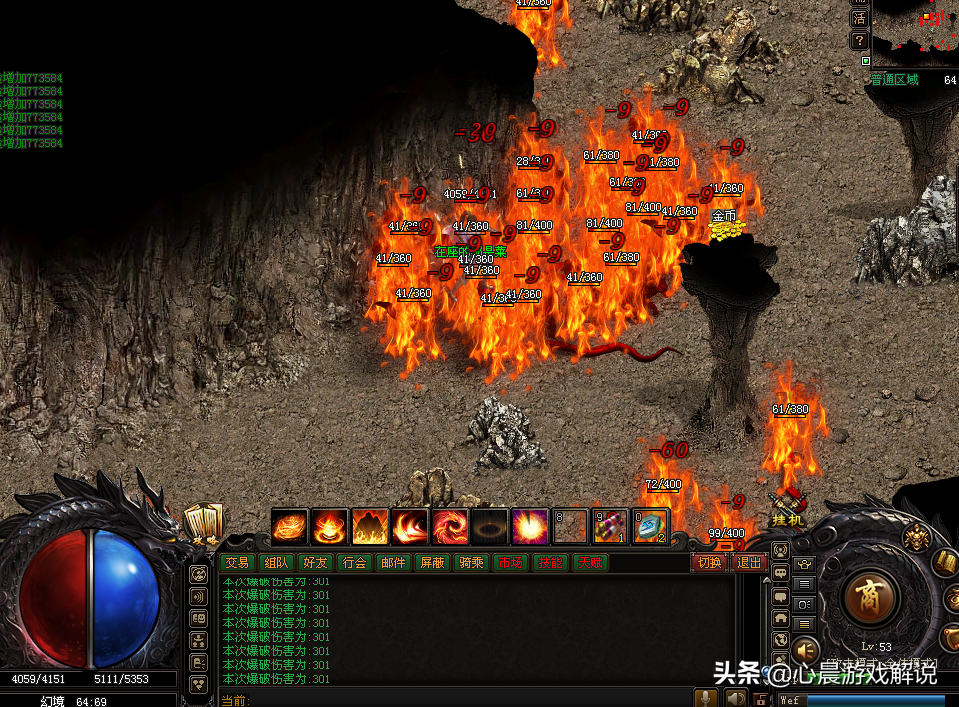This screenshot has height=707, width=959.
Task: Open the 行会 guild panel
Action: click(353, 563)
